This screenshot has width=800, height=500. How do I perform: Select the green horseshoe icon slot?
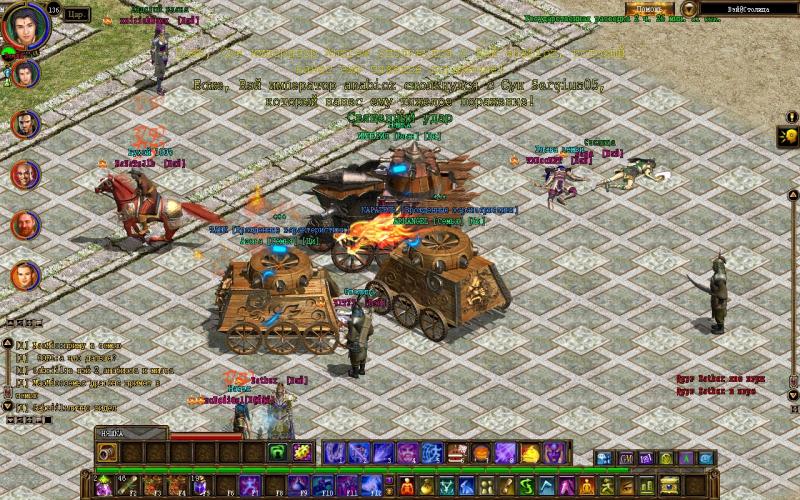coord(278,452)
